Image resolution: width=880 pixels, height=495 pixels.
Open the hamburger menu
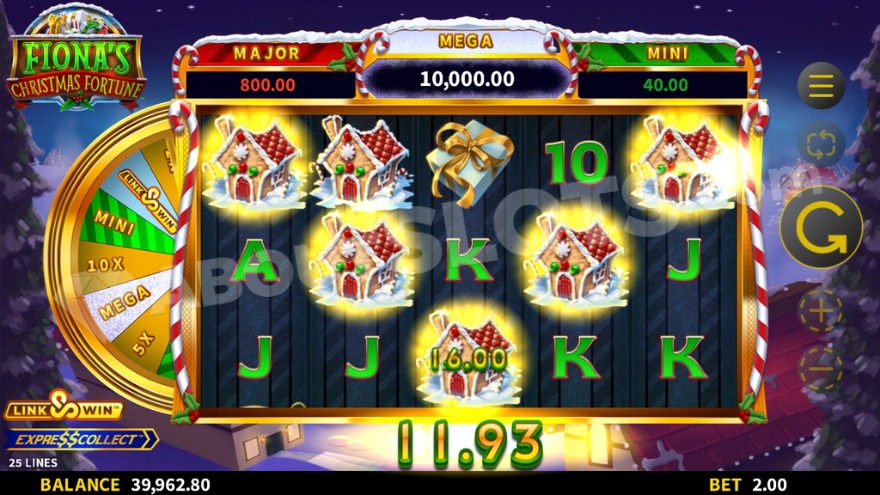[821, 86]
